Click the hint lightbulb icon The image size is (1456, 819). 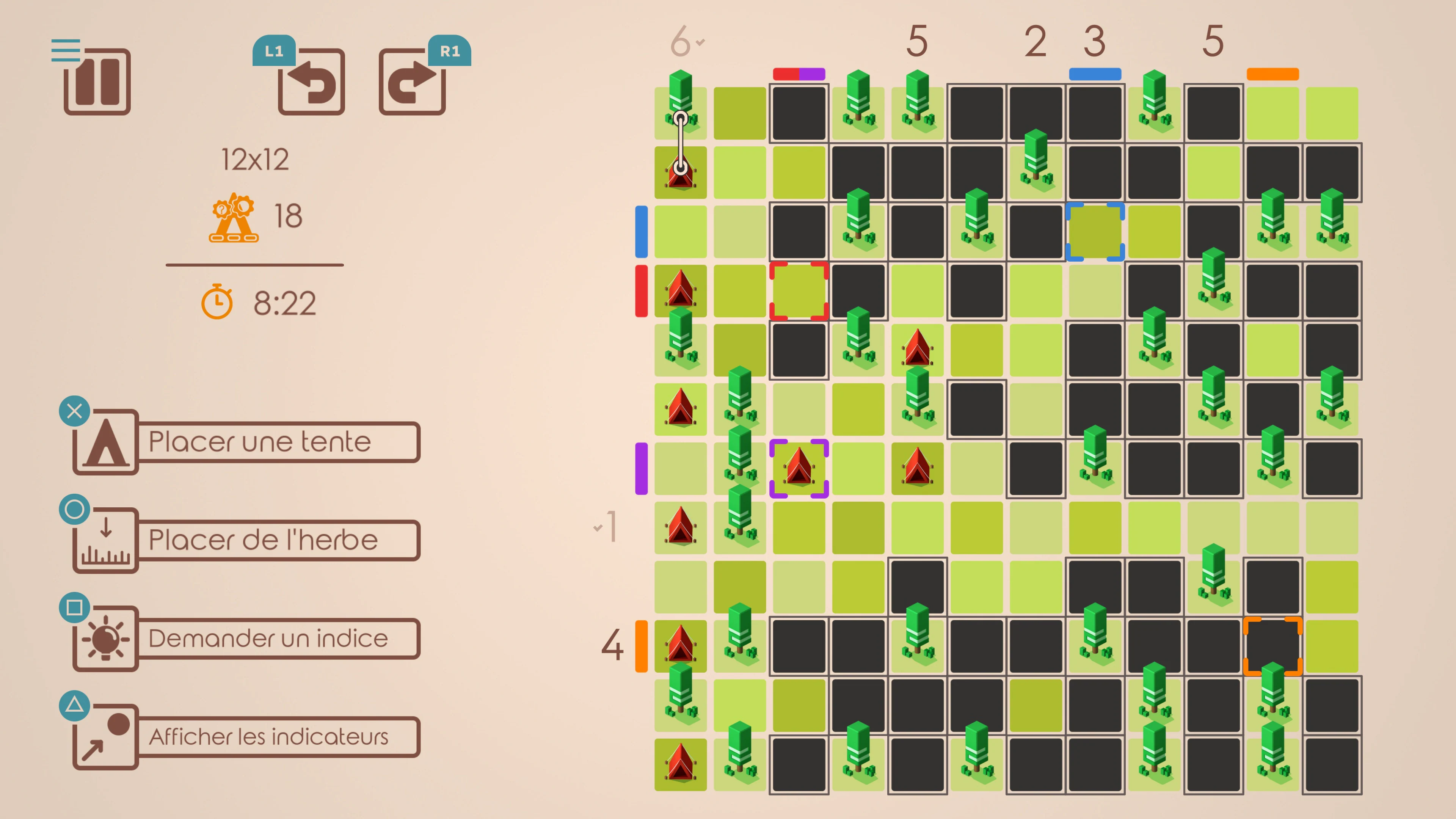105,638
